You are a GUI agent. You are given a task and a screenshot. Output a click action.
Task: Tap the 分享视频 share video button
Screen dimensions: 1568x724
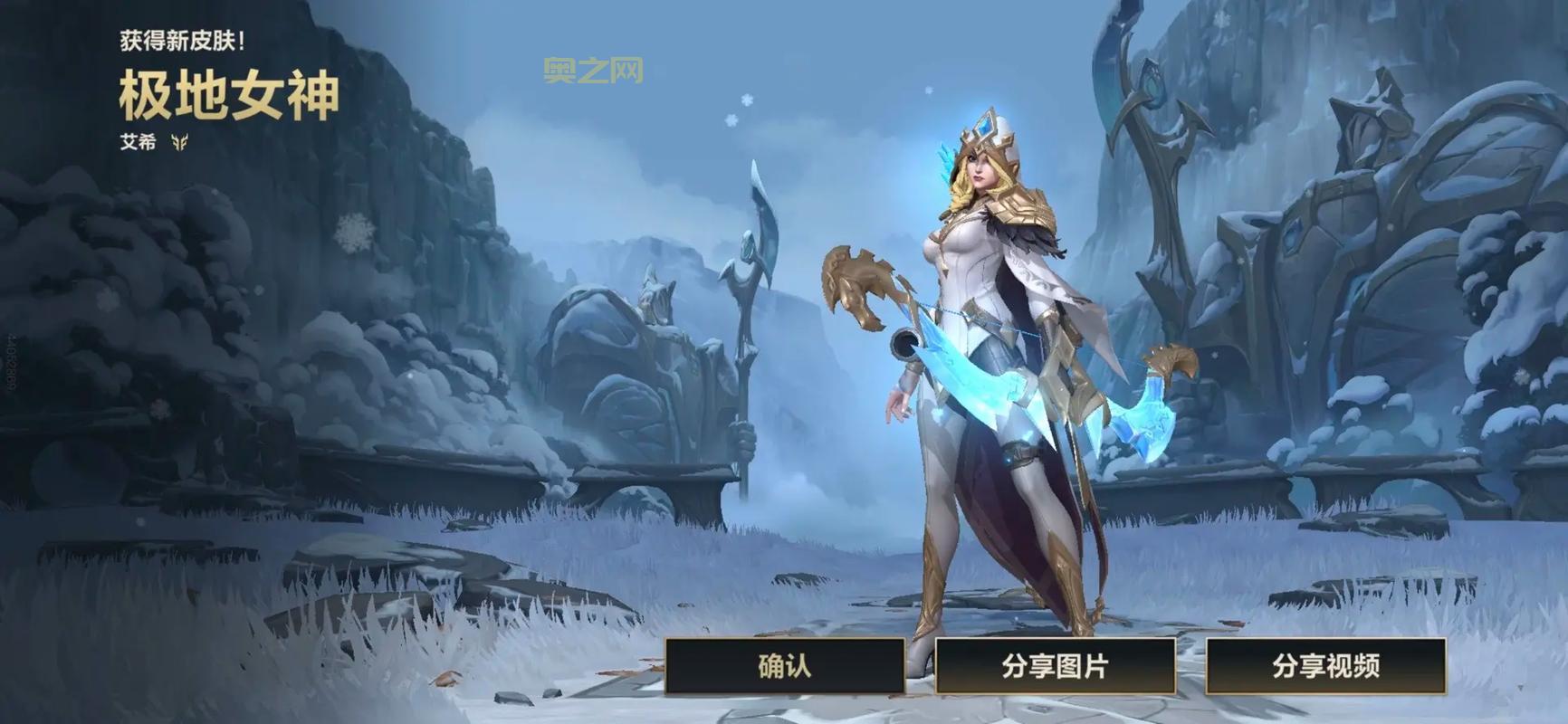(x=1327, y=667)
